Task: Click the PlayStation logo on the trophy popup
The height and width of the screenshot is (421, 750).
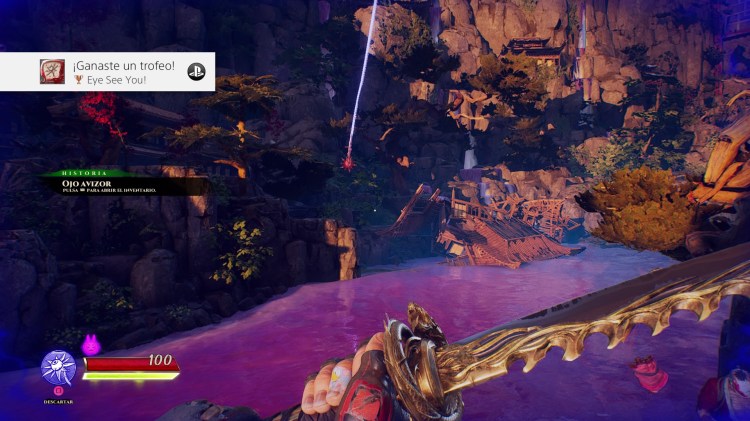Action: point(196,71)
